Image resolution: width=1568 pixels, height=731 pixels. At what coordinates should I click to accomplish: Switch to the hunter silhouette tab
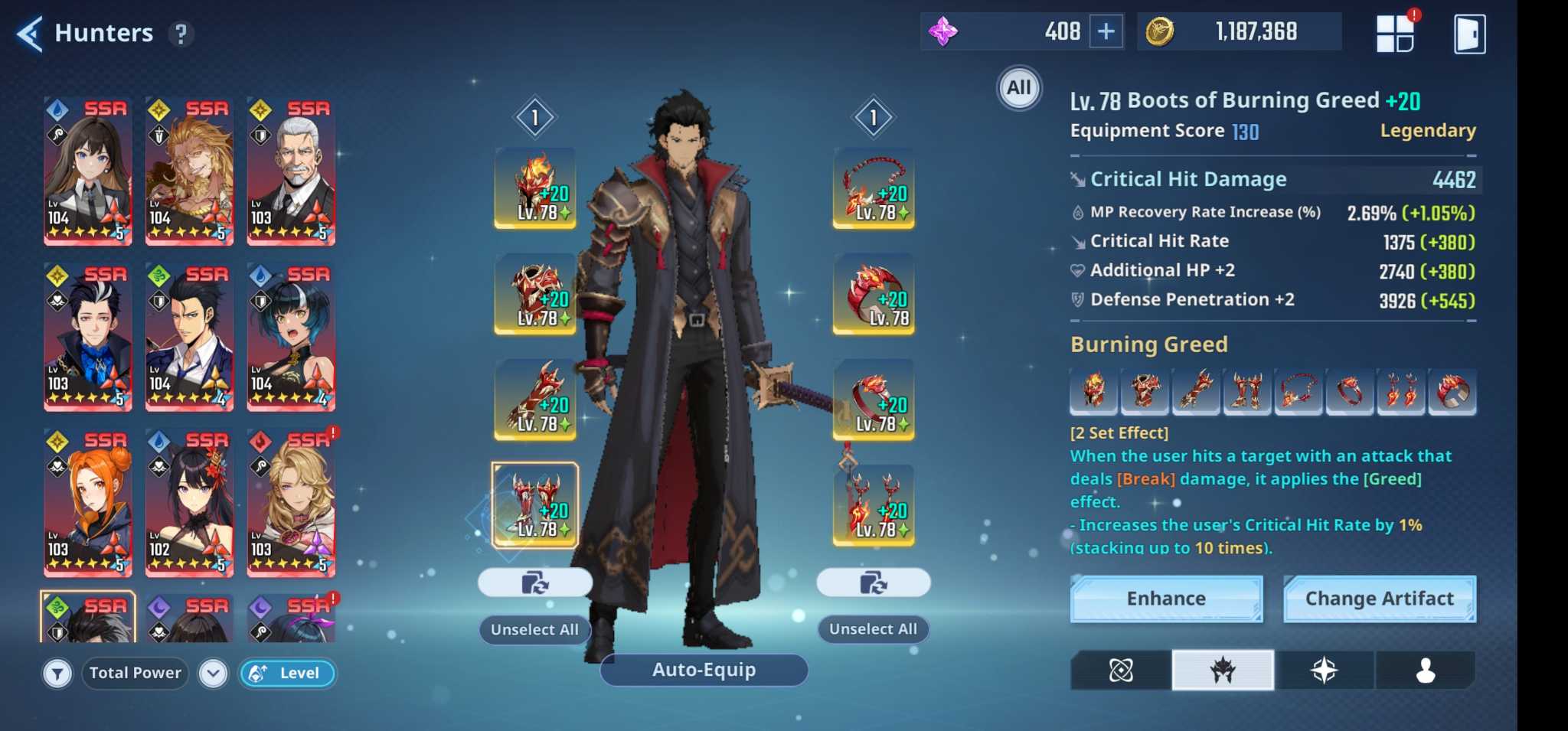coord(1425,671)
